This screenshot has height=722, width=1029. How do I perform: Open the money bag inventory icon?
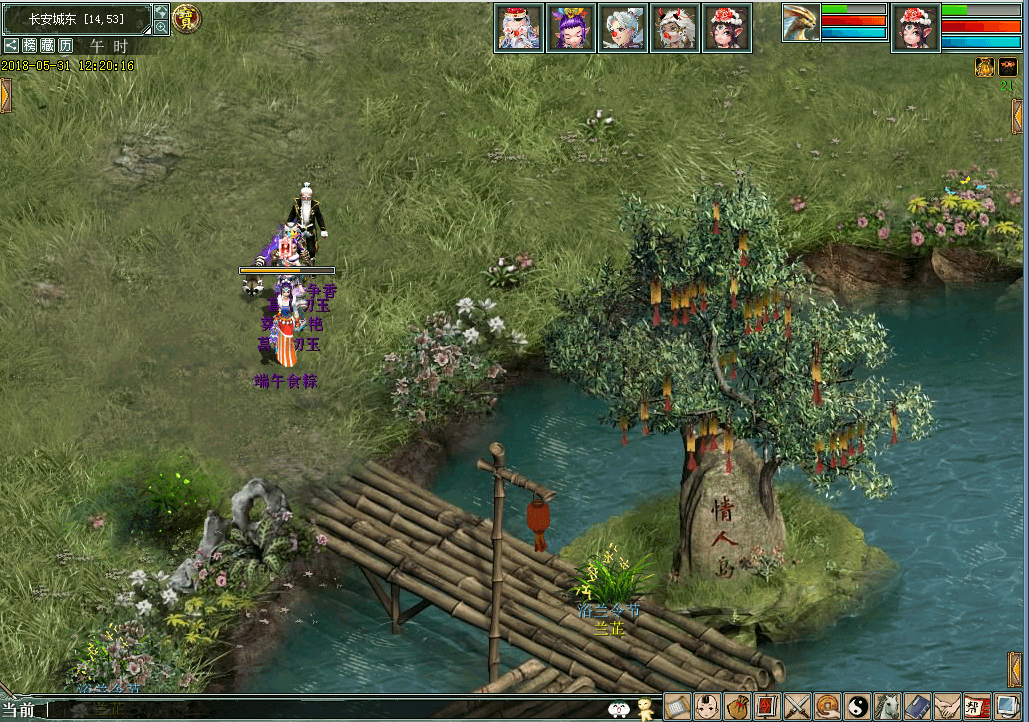tap(738, 707)
